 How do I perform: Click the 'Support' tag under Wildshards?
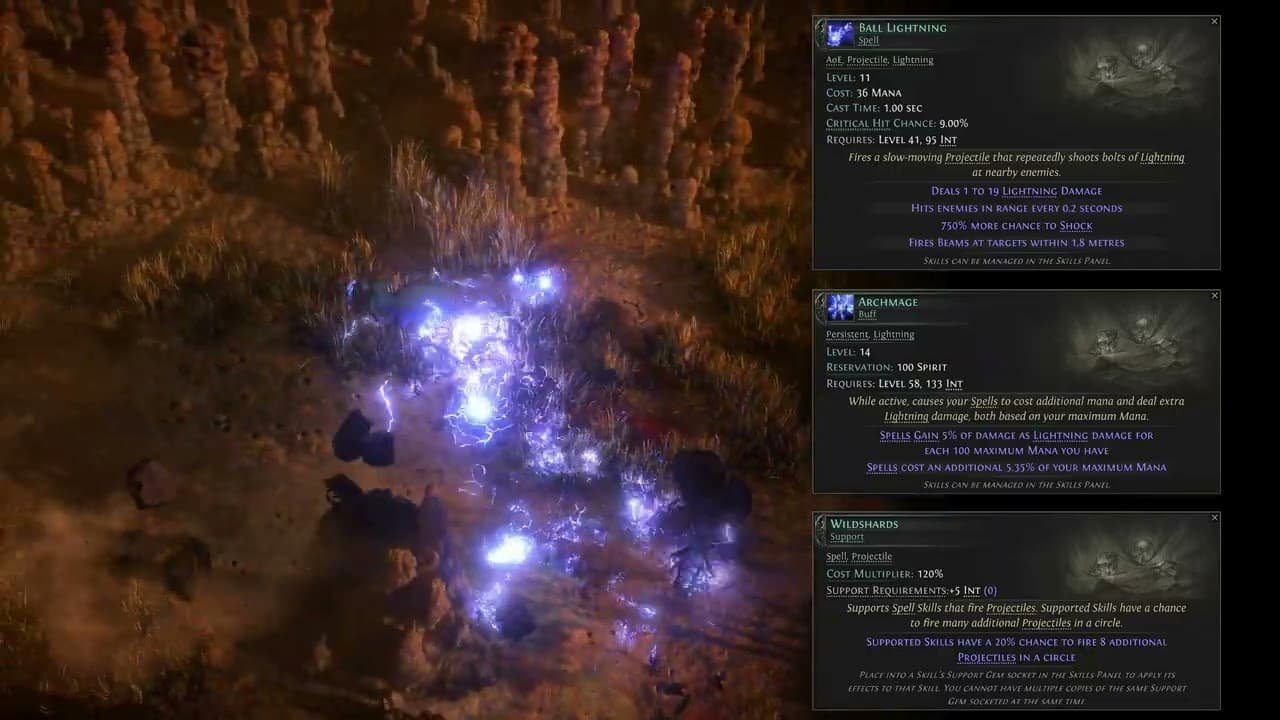[x=847, y=536]
